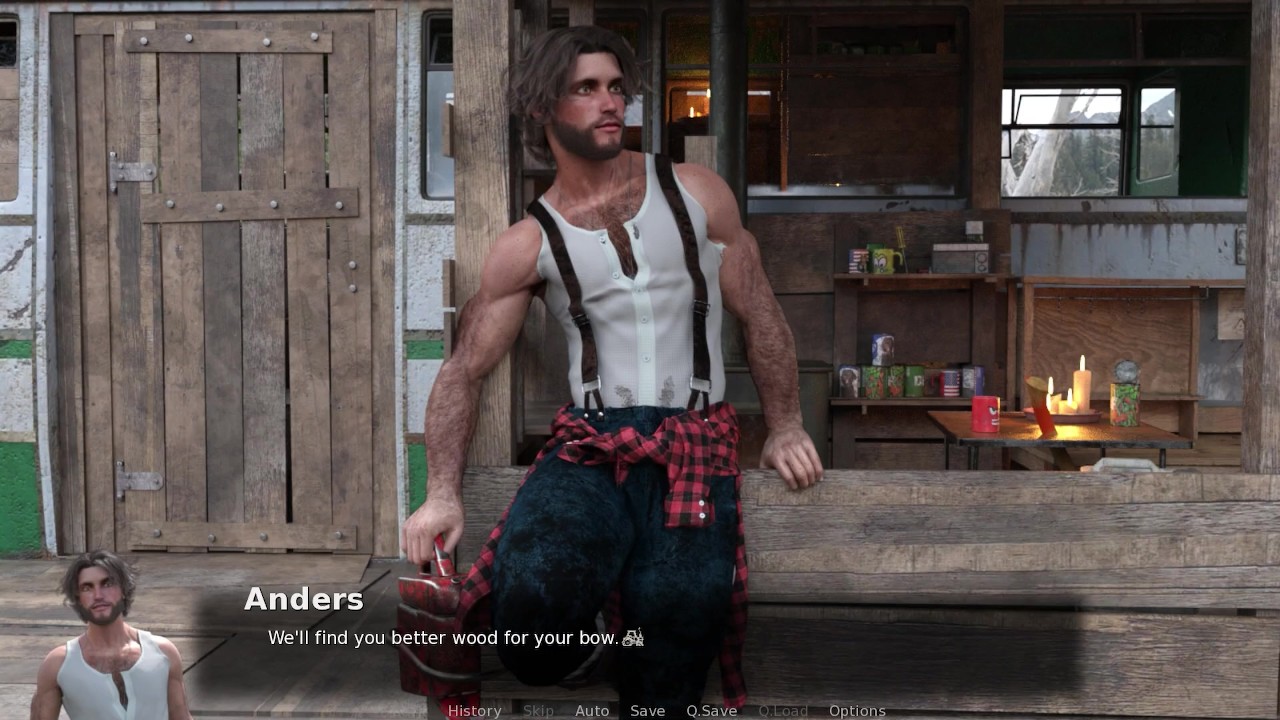Toggle Auto advance mode
The image size is (1280, 720).
(x=592, y=711)
